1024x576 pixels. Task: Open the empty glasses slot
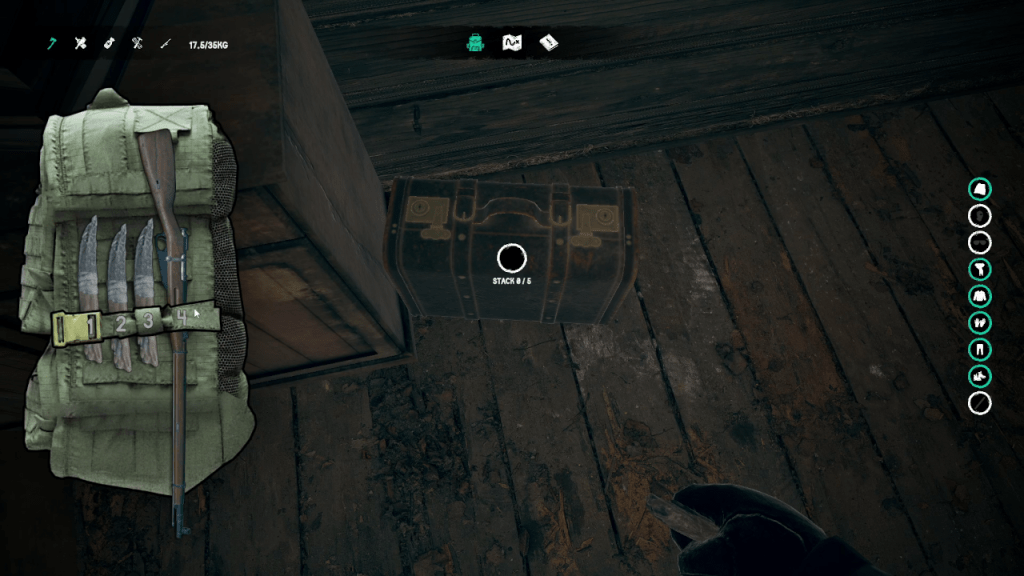[x=980, y=242]
